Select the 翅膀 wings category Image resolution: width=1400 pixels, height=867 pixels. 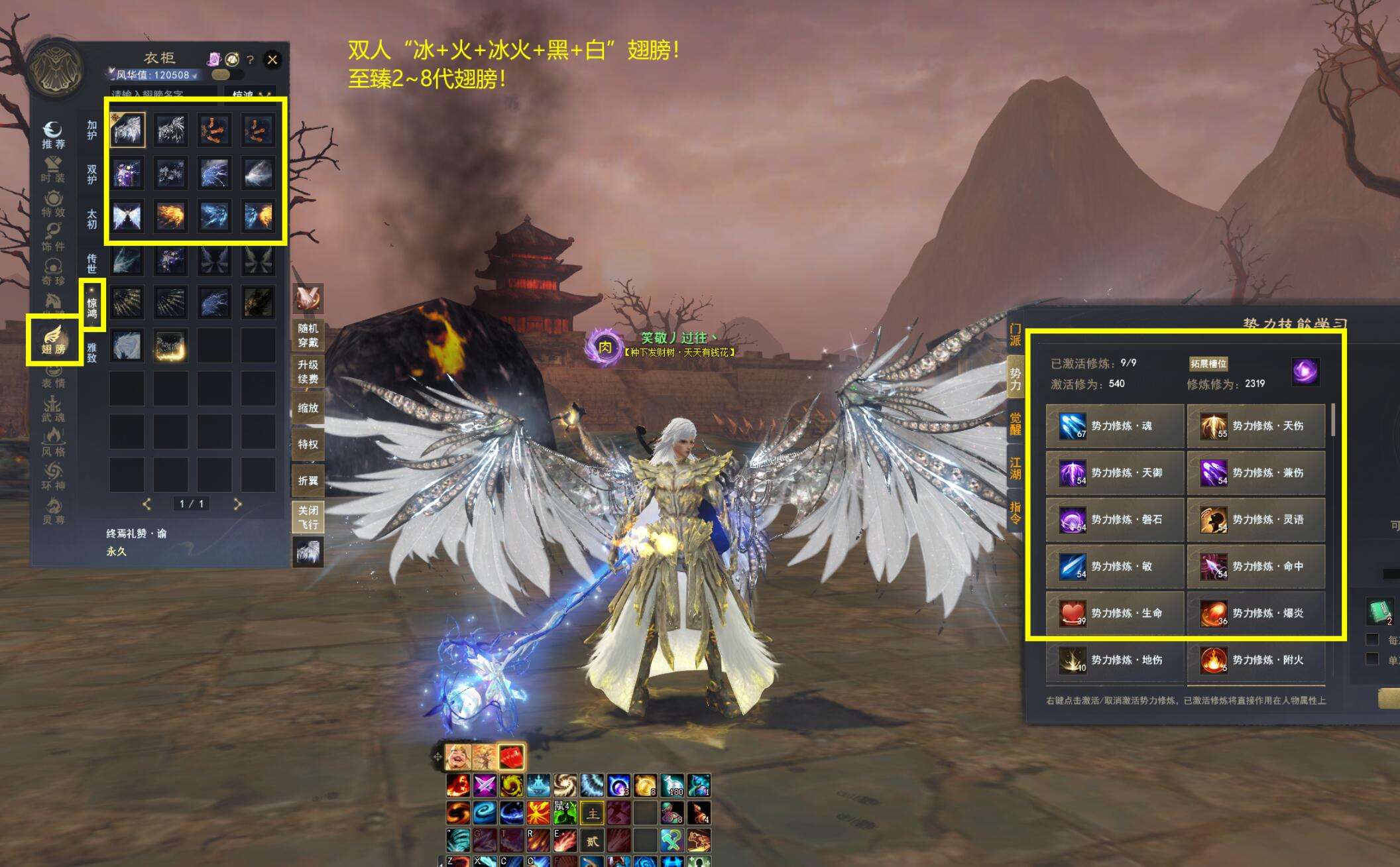pos(53,340)
